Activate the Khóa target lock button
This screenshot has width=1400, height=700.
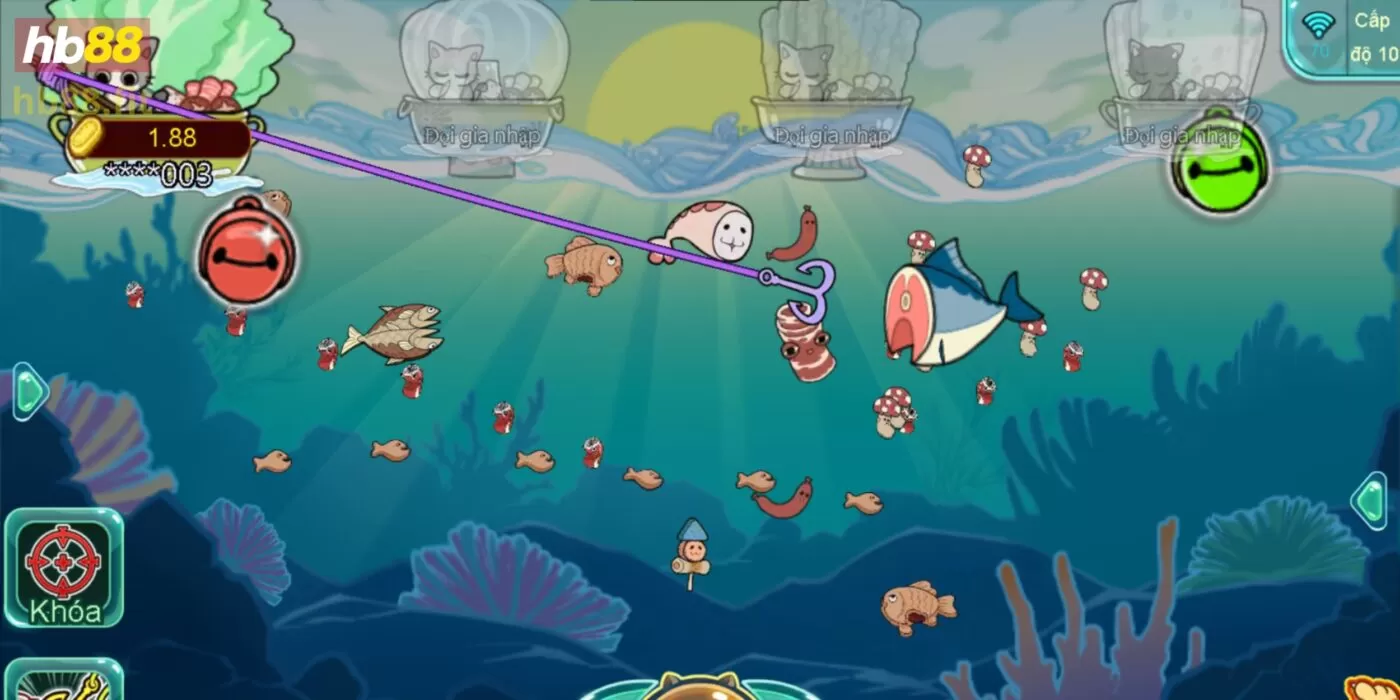tap(63, 567)
